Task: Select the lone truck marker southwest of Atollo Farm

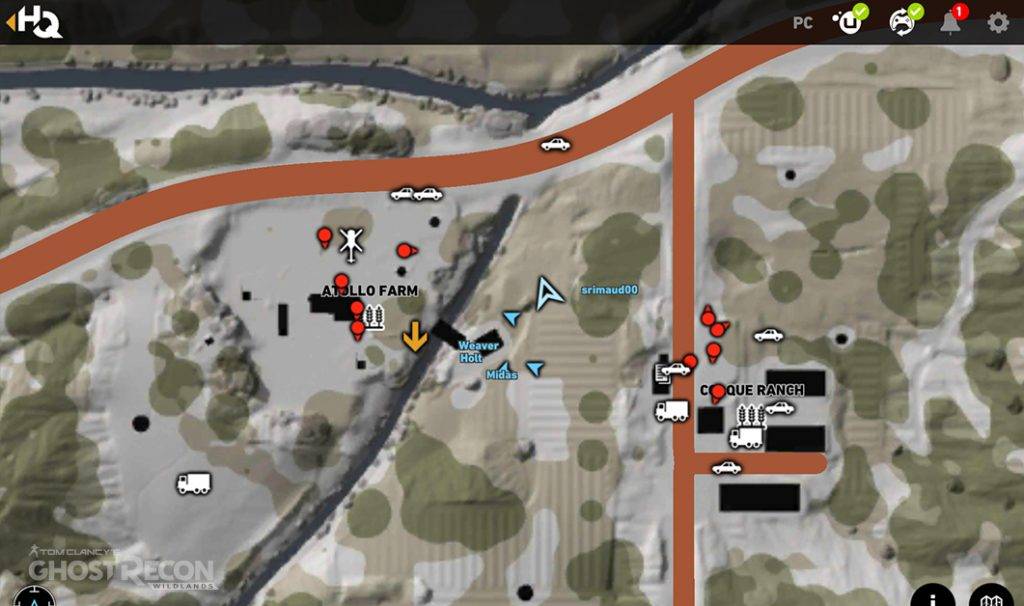Action: (x=194, y=483)
